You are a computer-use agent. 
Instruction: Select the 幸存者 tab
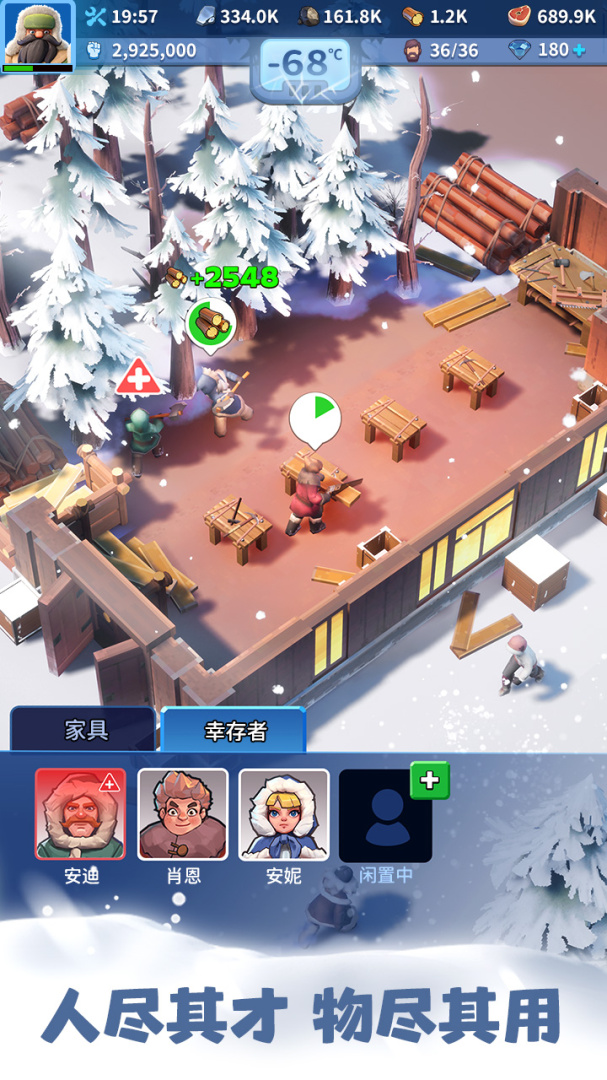234,730
